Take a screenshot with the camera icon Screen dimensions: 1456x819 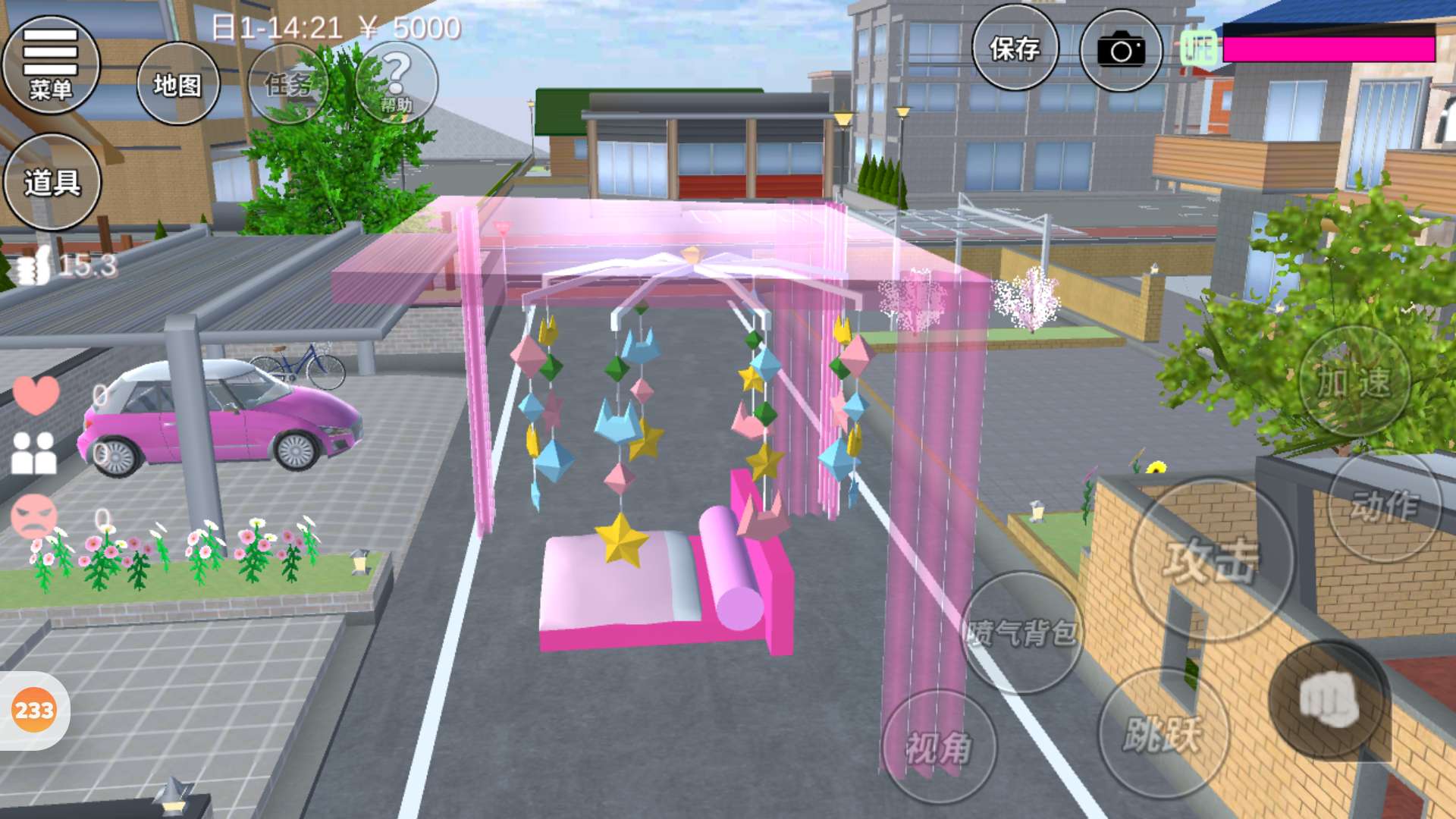coord(1121,51)
